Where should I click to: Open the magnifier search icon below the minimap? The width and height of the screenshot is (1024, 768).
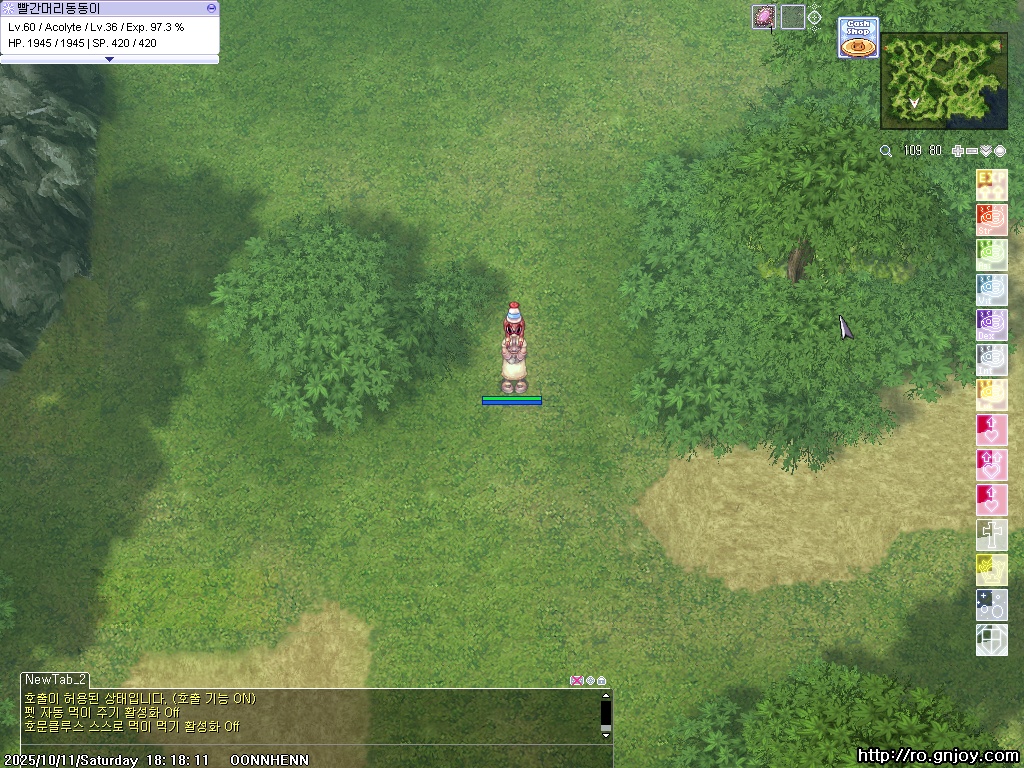886,151
